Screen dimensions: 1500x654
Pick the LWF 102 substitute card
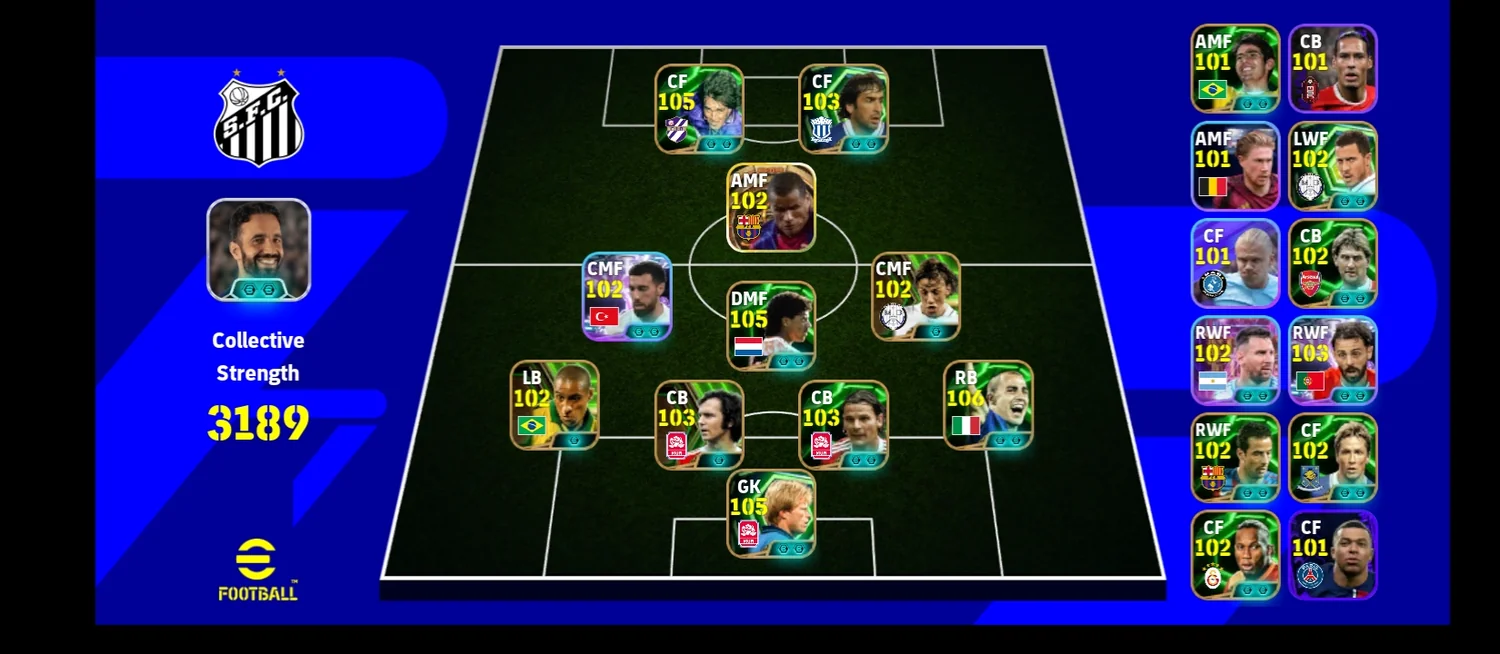[x=1333, y=166]
